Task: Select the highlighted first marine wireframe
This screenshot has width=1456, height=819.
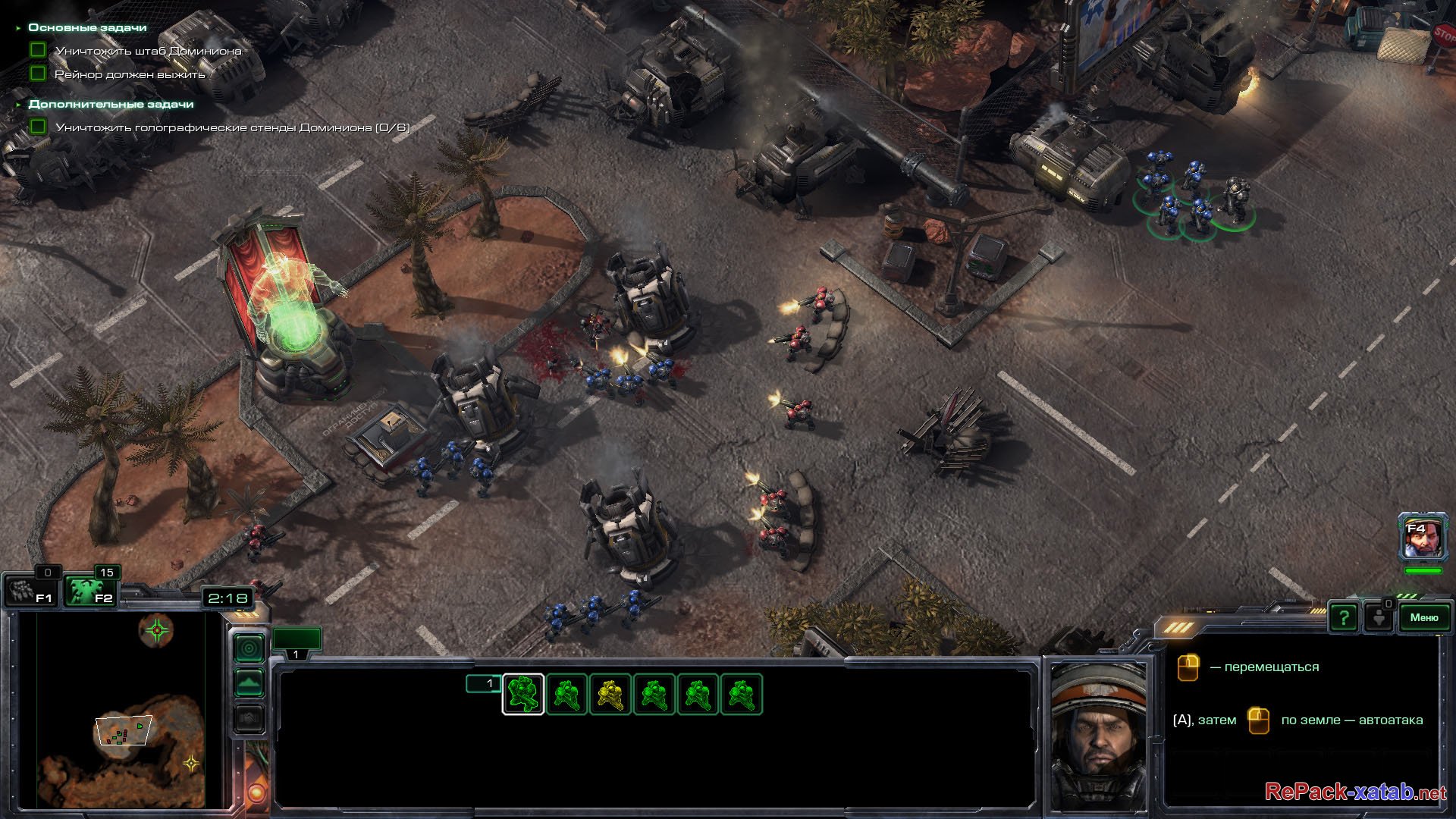Action: (523, 694)
